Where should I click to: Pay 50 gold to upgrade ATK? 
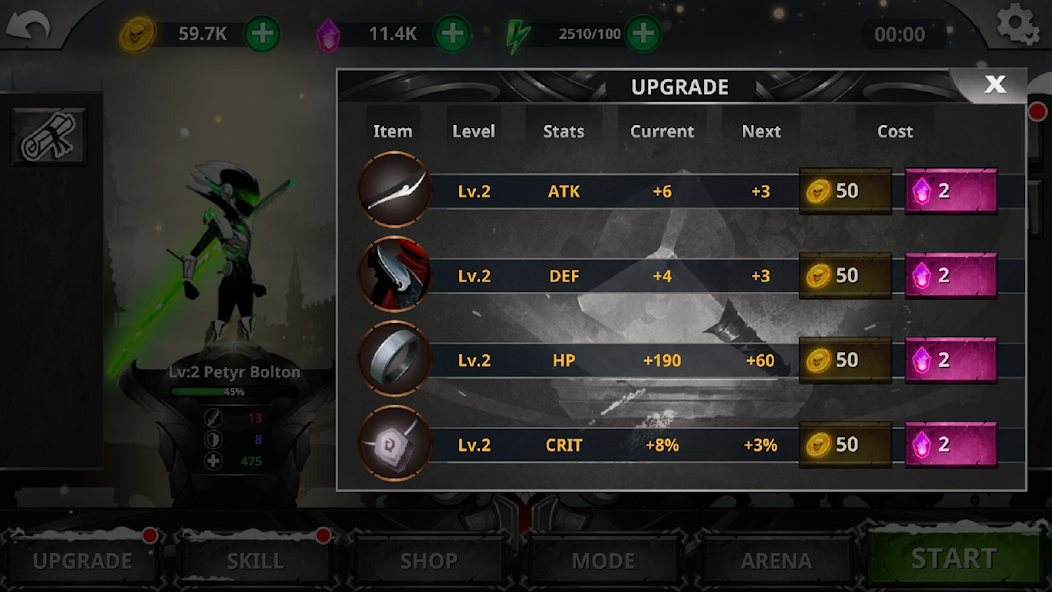click(845, 191)
